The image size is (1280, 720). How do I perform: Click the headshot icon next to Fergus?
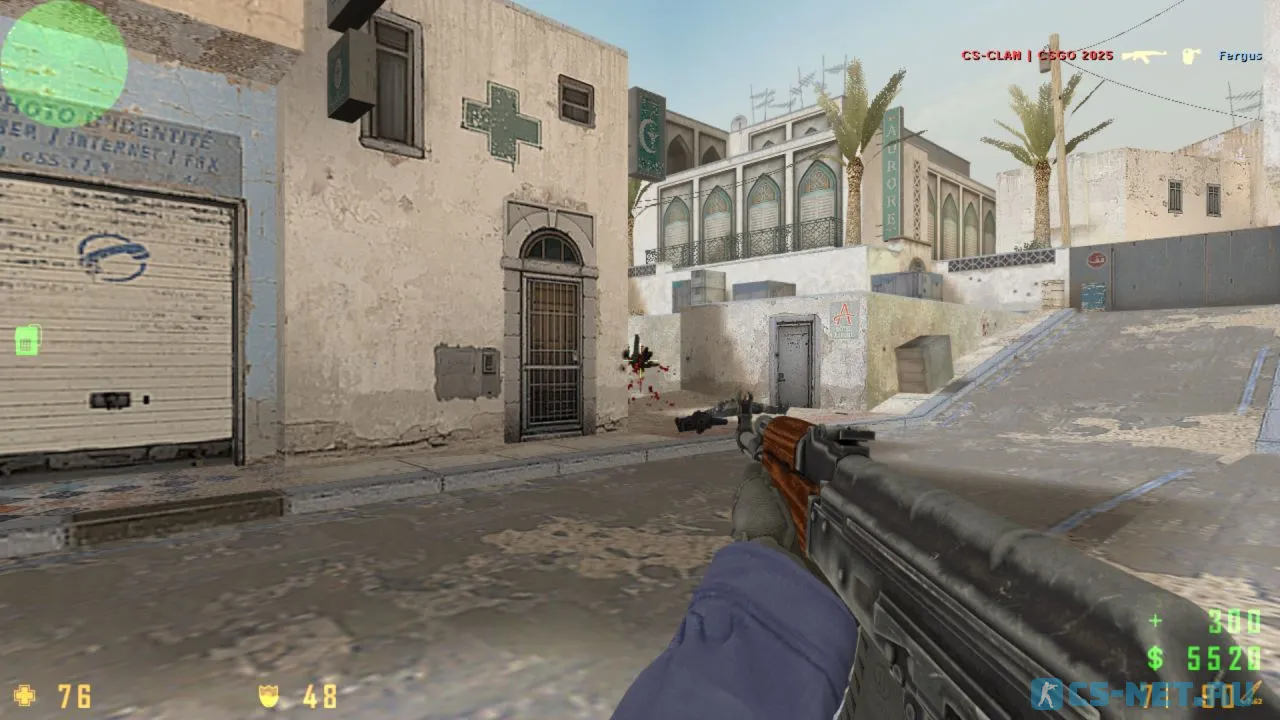pos(1190,56)
